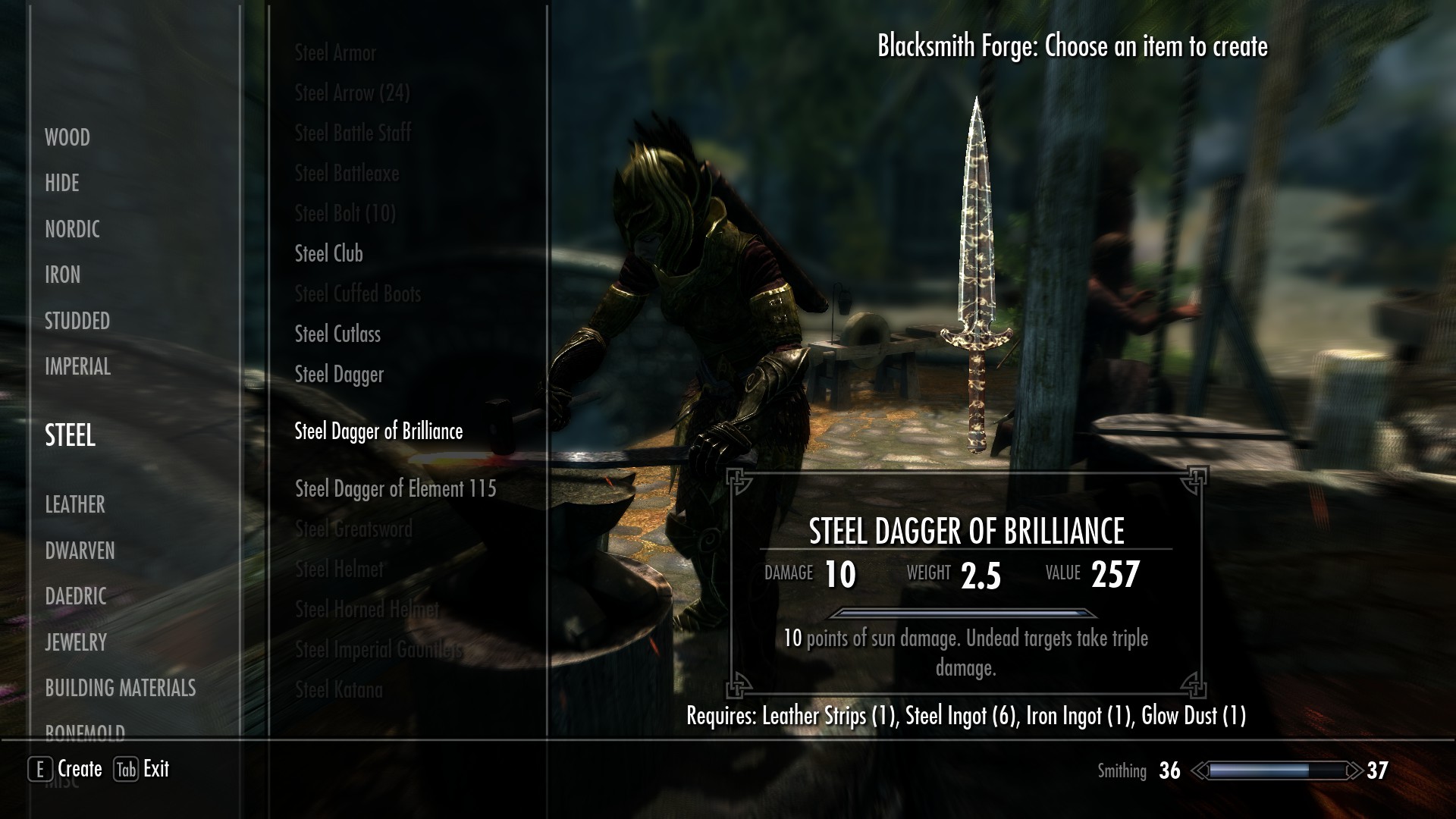Click Steel Dagger of Brilliance in the list
Image resolution: width=1456 pixels, height=819 pixels.
coord(378,431)
